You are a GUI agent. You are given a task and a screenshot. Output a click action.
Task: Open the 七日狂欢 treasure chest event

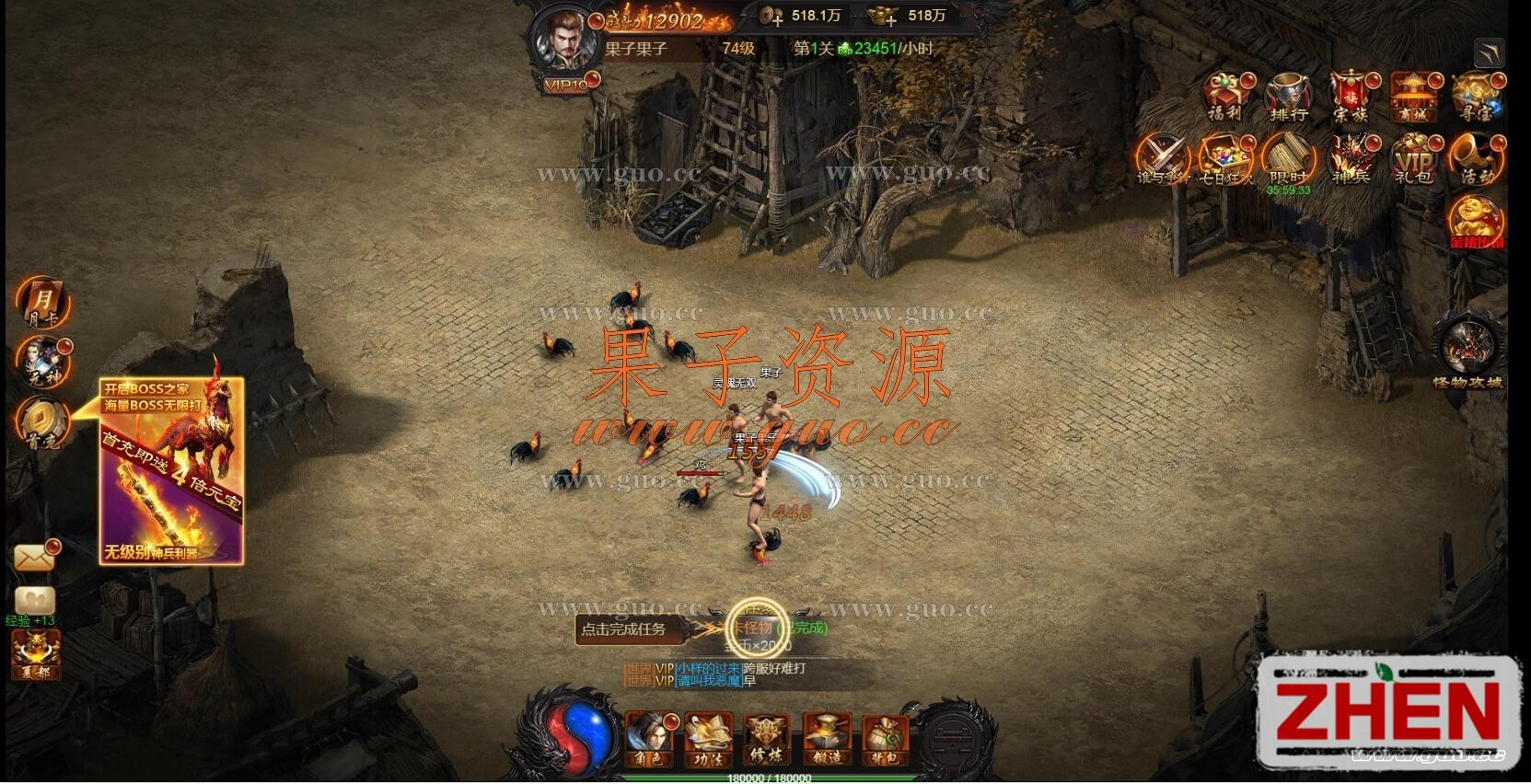click(1225, 158)
